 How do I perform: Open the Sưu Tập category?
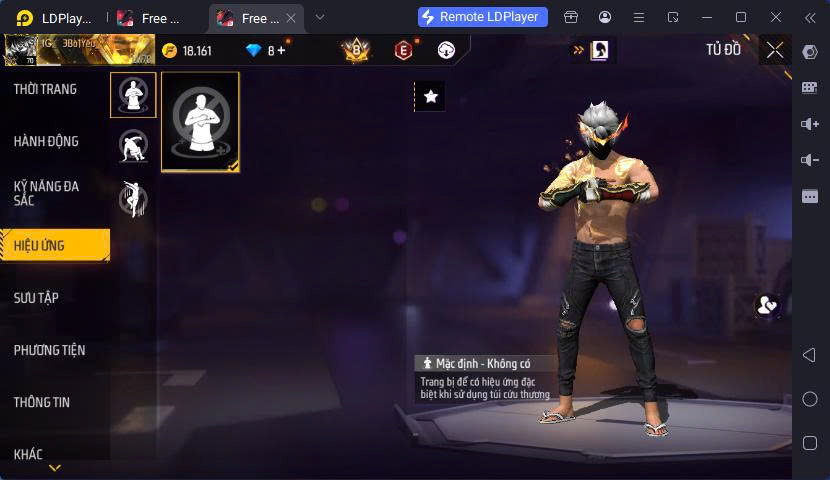point(36,298)
